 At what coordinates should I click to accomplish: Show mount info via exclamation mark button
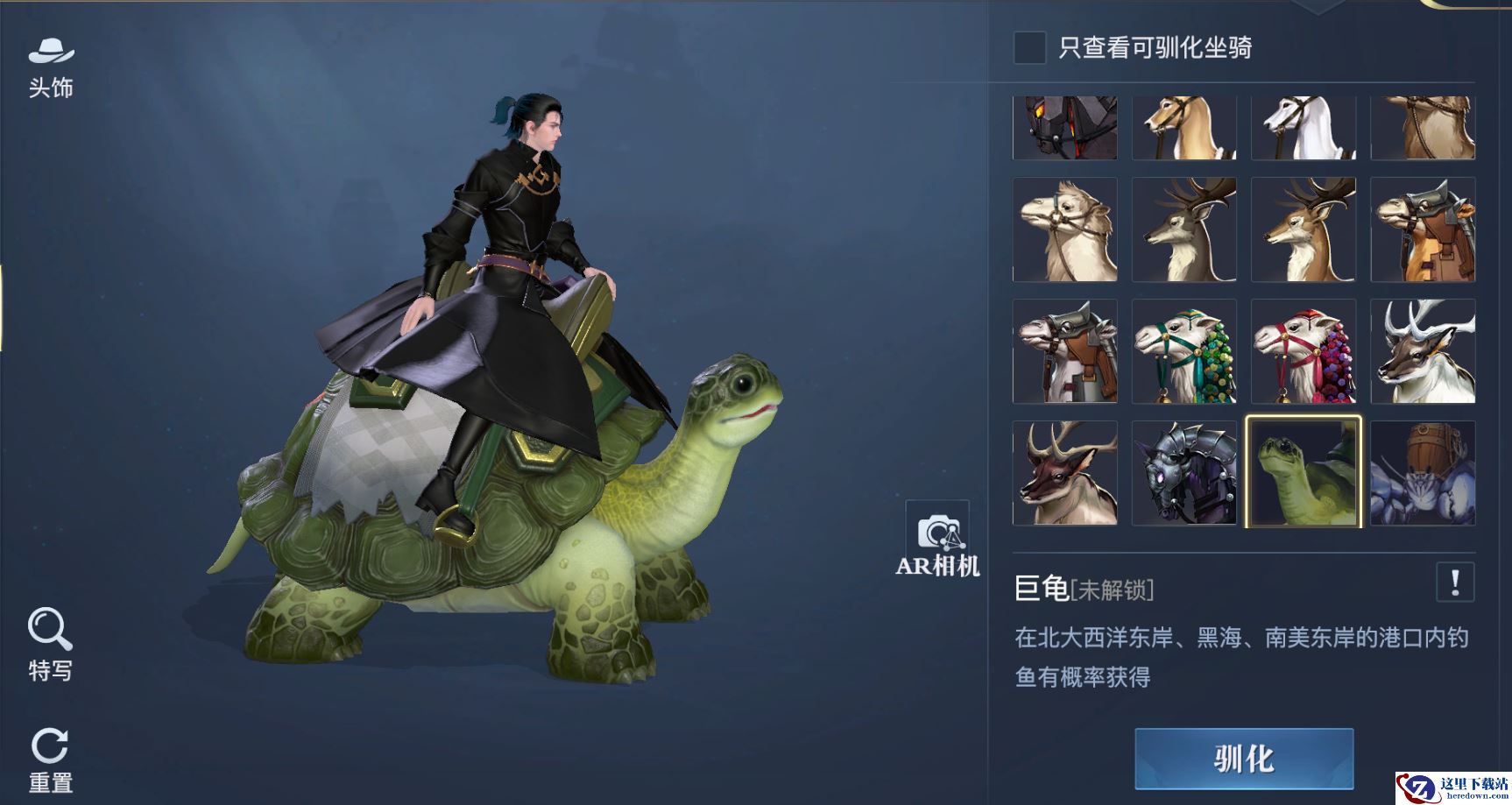coord(1455,583)
